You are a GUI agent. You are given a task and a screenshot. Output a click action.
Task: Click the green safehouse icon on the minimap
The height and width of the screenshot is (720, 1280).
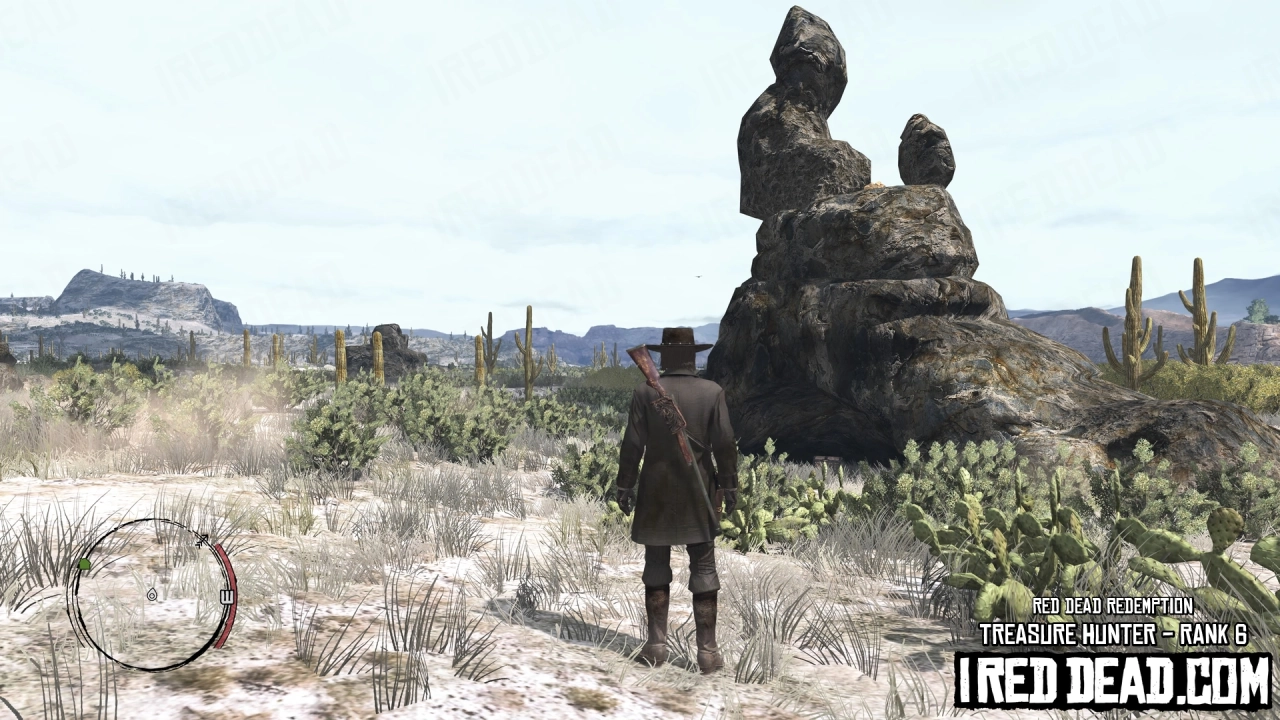[84, 564]
